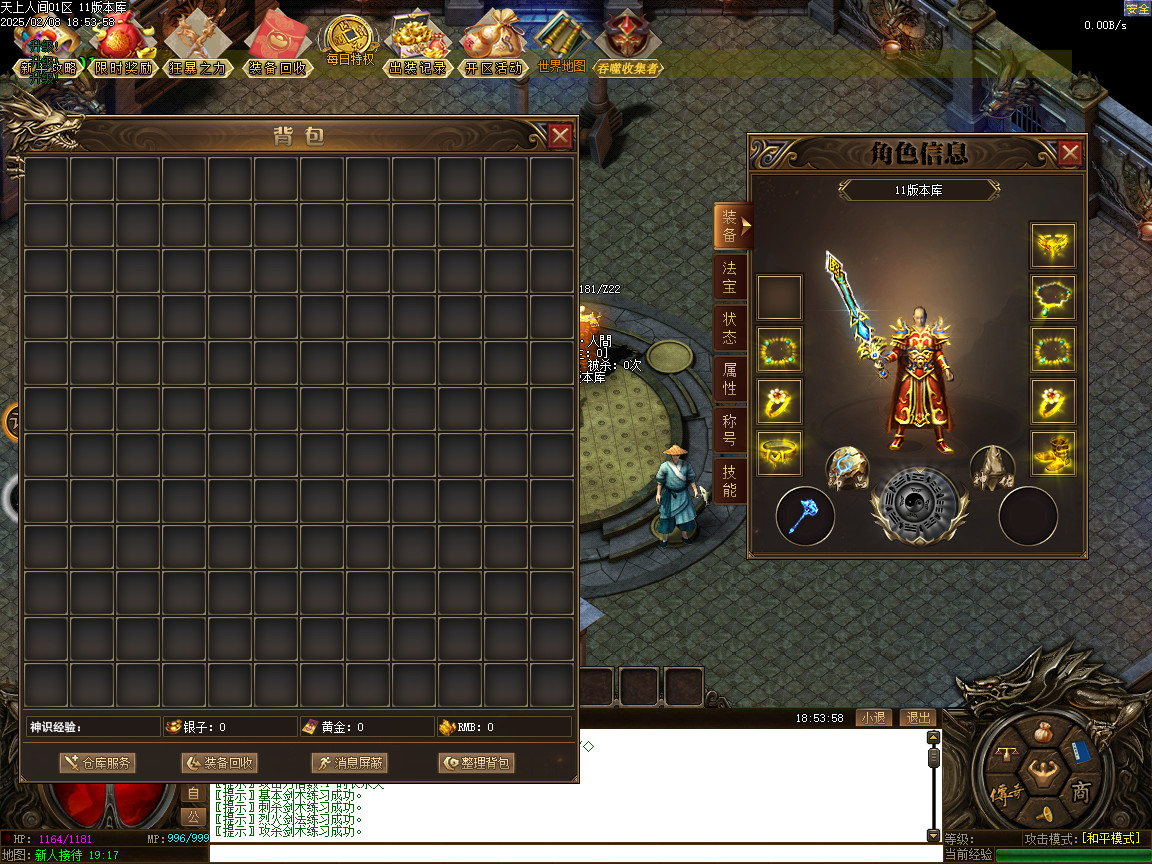Select the equipped blue axe slot
This screenshot has height=864, width=1152.
pyautogui.click(x=805, y=516)
